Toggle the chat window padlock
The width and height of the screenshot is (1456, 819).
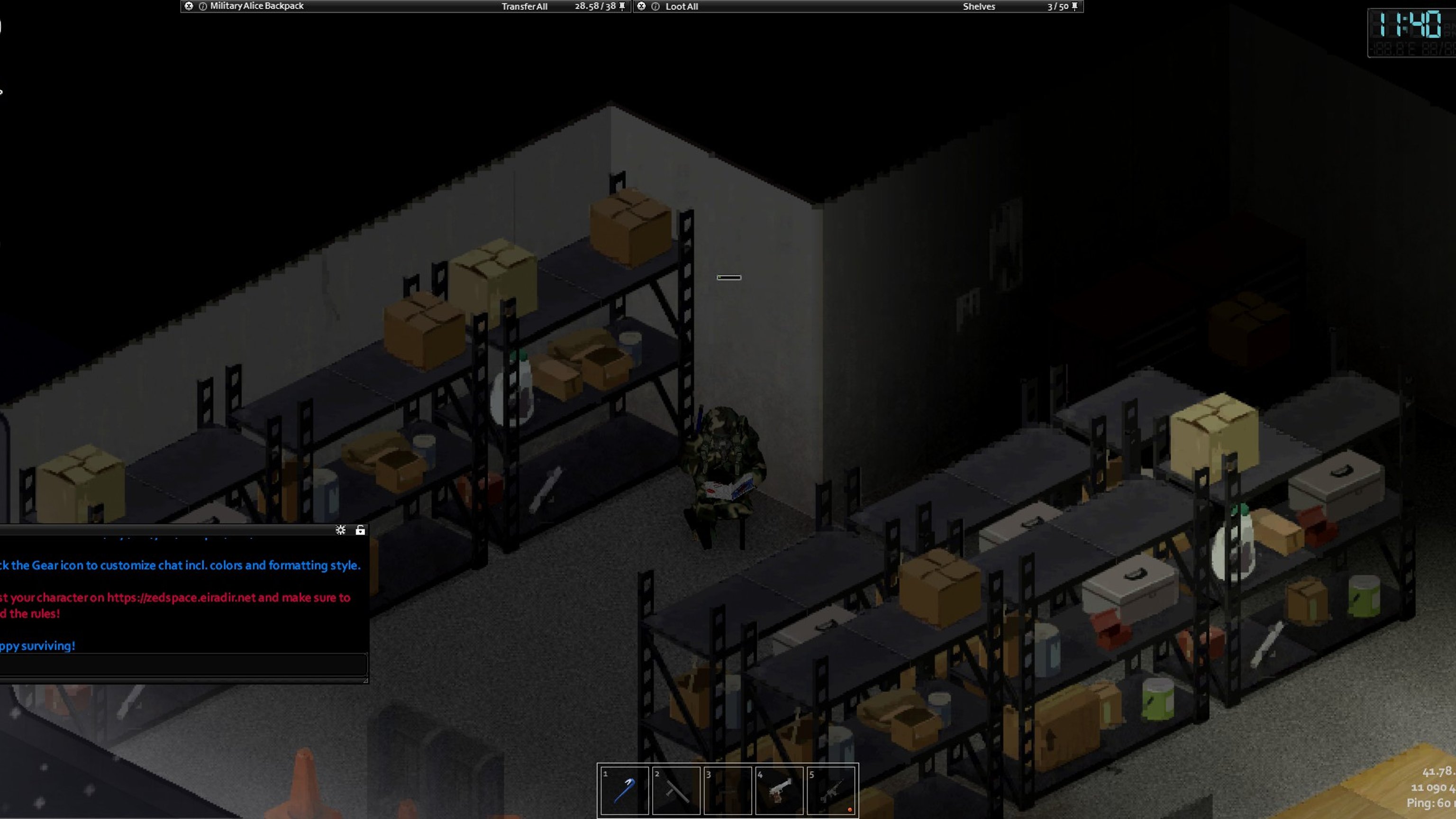click(360, 530)
